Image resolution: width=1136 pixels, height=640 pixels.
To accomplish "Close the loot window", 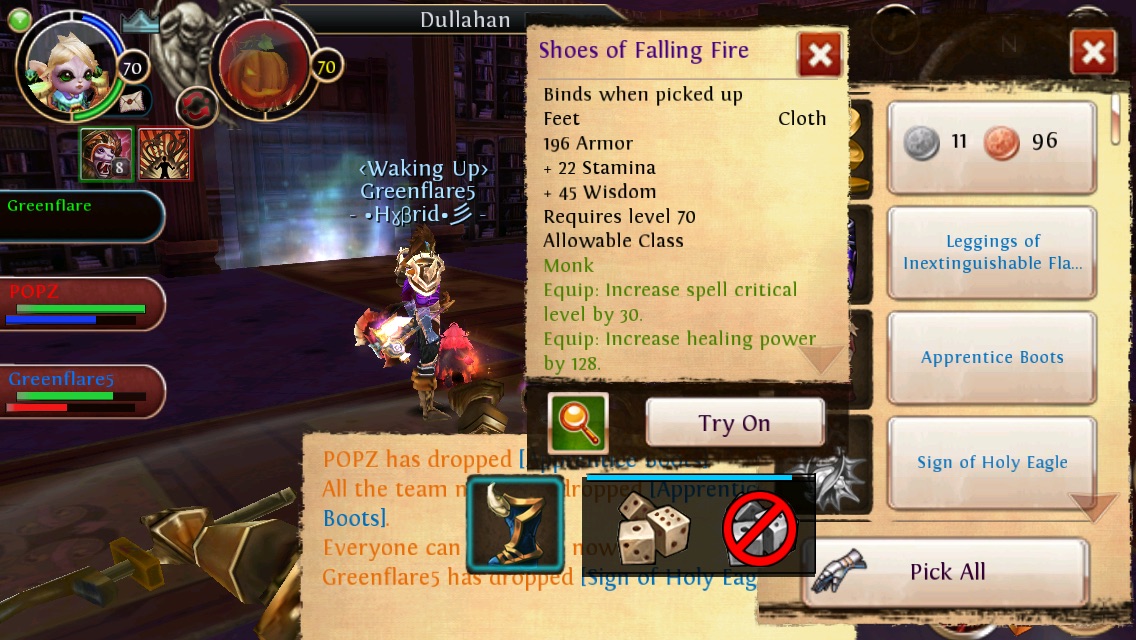I will coord(1093,52).
